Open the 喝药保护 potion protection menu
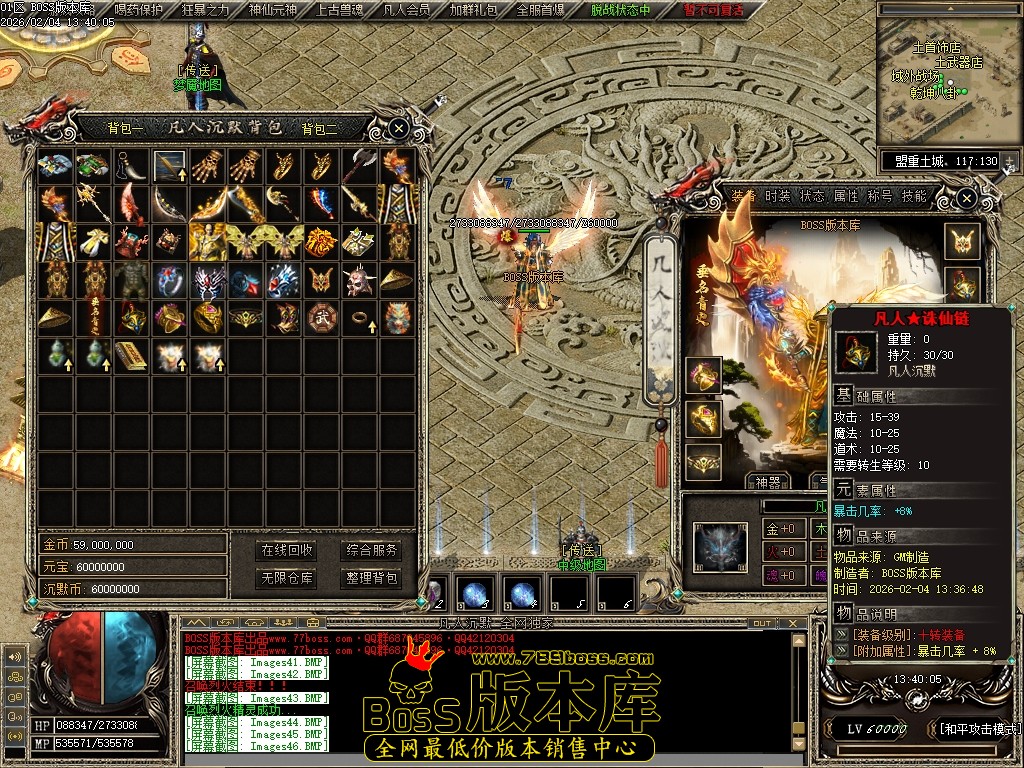Screen dimensions: 1024x768 coord(139,11)
